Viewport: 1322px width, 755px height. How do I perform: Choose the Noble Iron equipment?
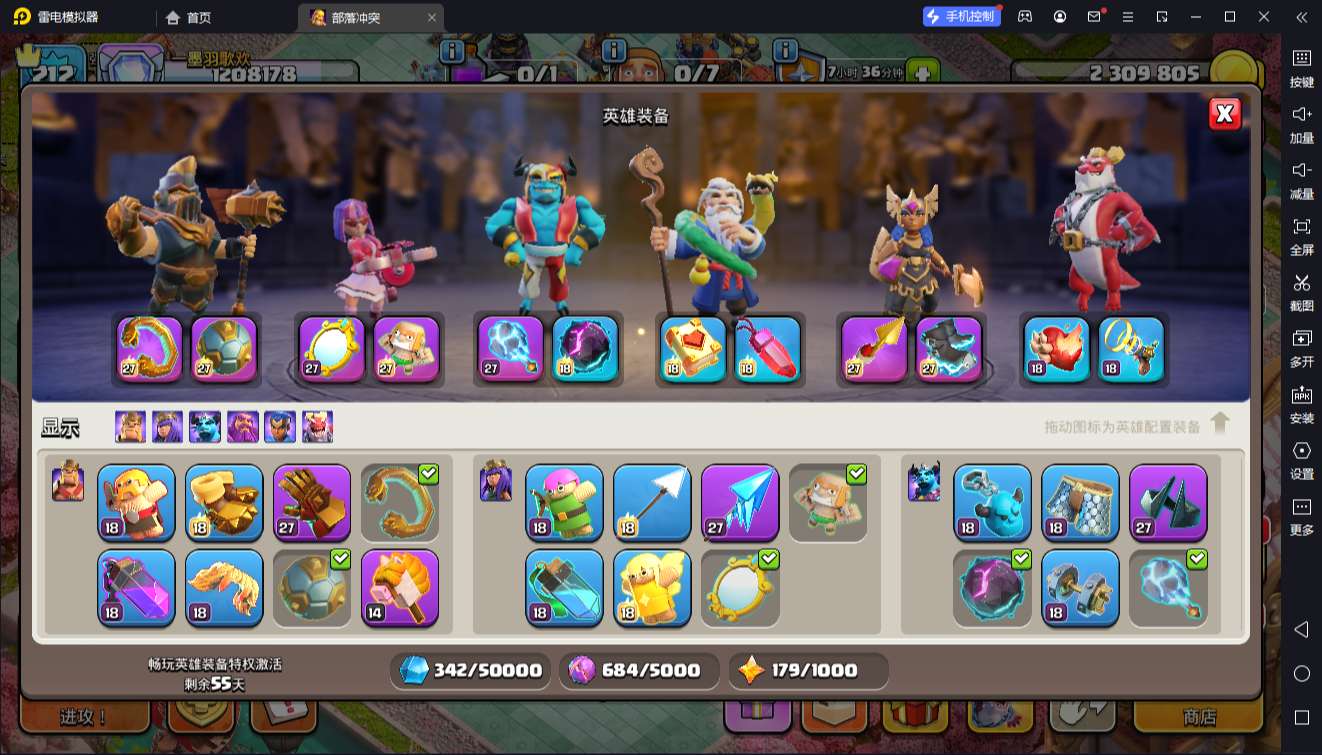click(x=1080, y=587)
